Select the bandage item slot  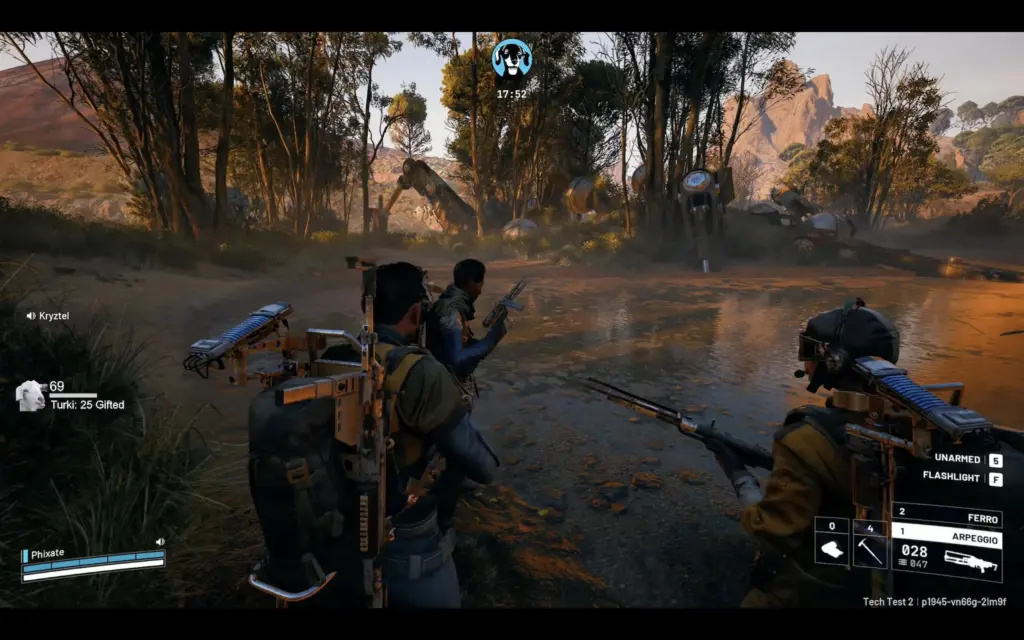[832, 548]
